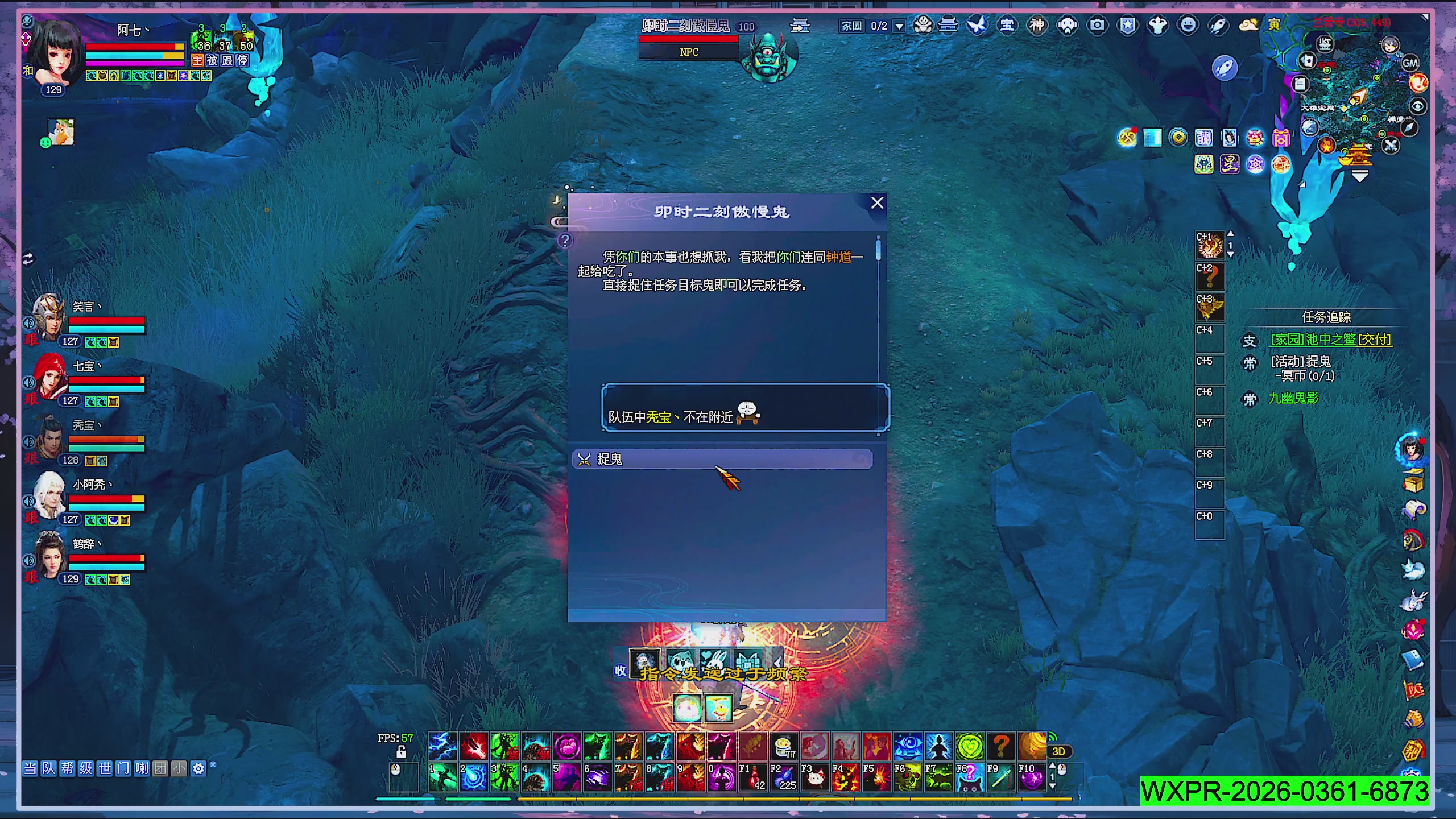Select the 当 chat tab
The width and height of the screenshot is (1456, 819).
tap(30, 768)
